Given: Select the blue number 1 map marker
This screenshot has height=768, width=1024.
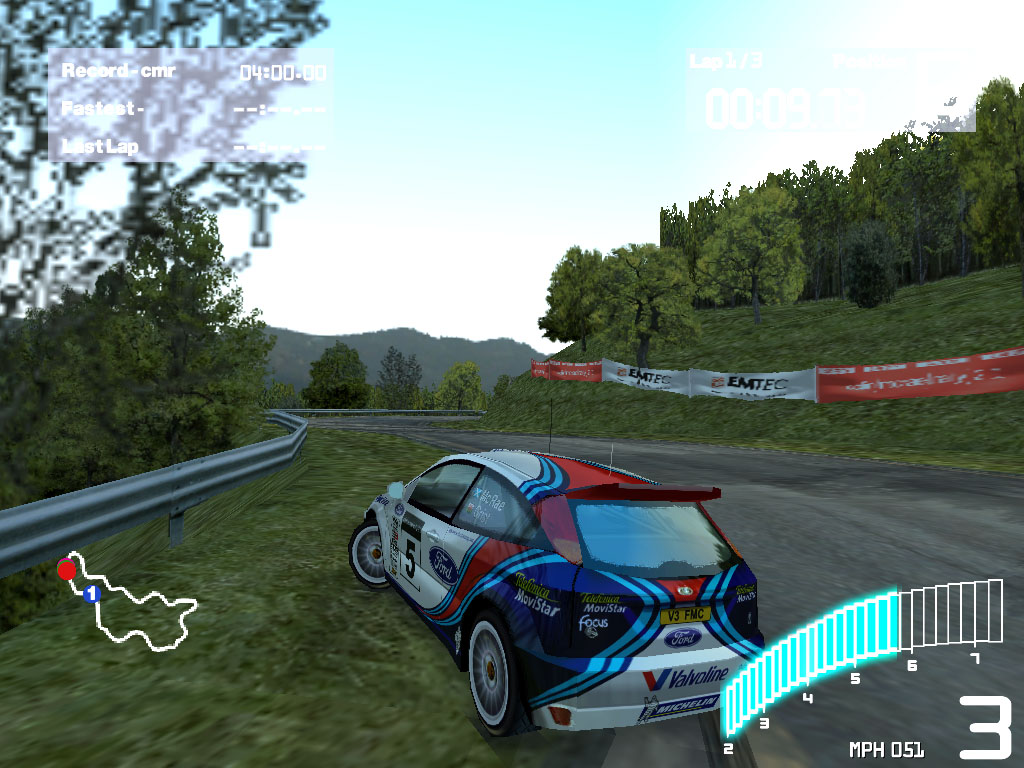Looking at the screenshot, I should coord(92,594).
